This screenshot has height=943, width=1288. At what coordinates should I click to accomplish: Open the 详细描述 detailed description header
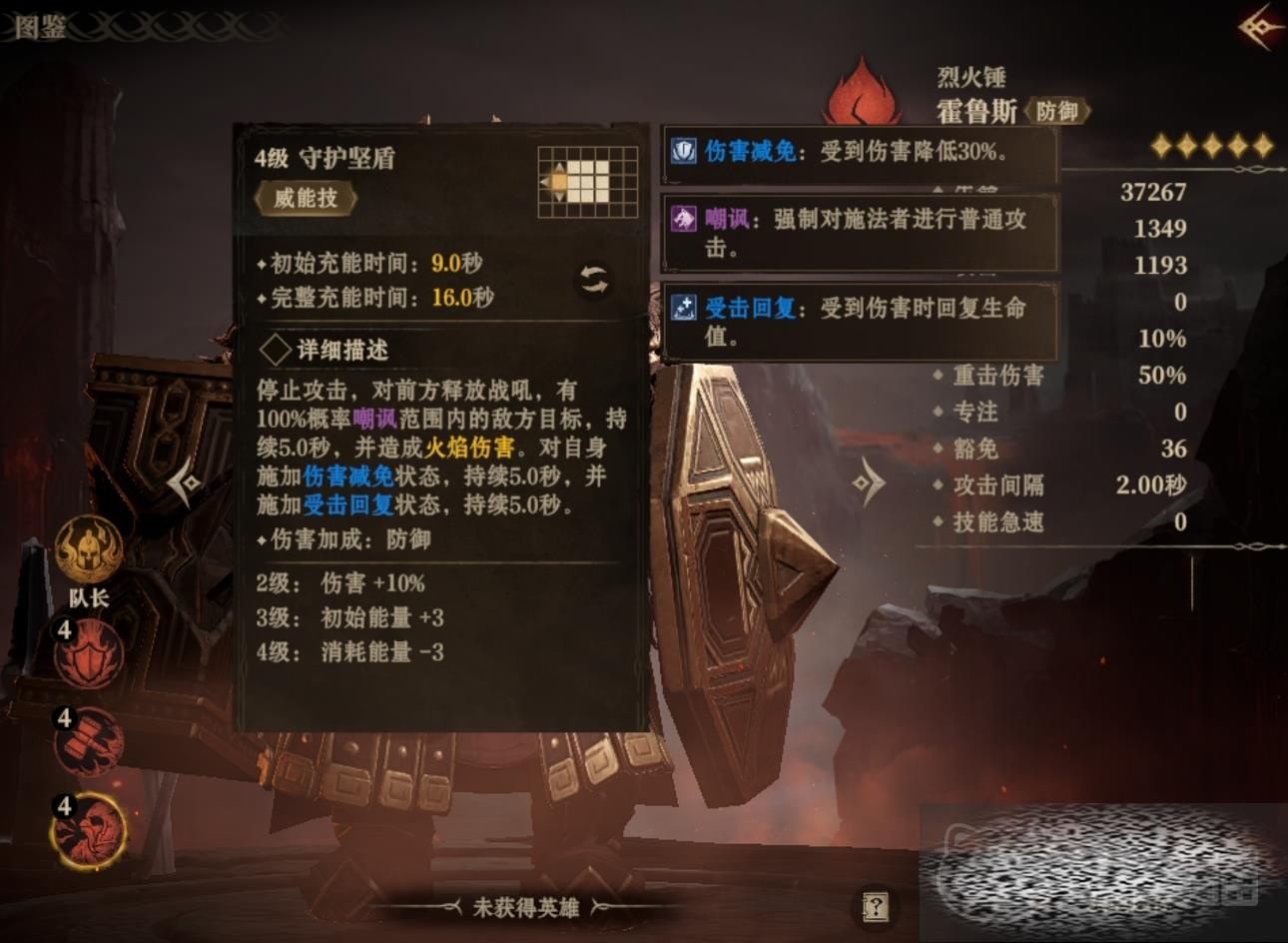pyautogui.click(x=324, y=350)
